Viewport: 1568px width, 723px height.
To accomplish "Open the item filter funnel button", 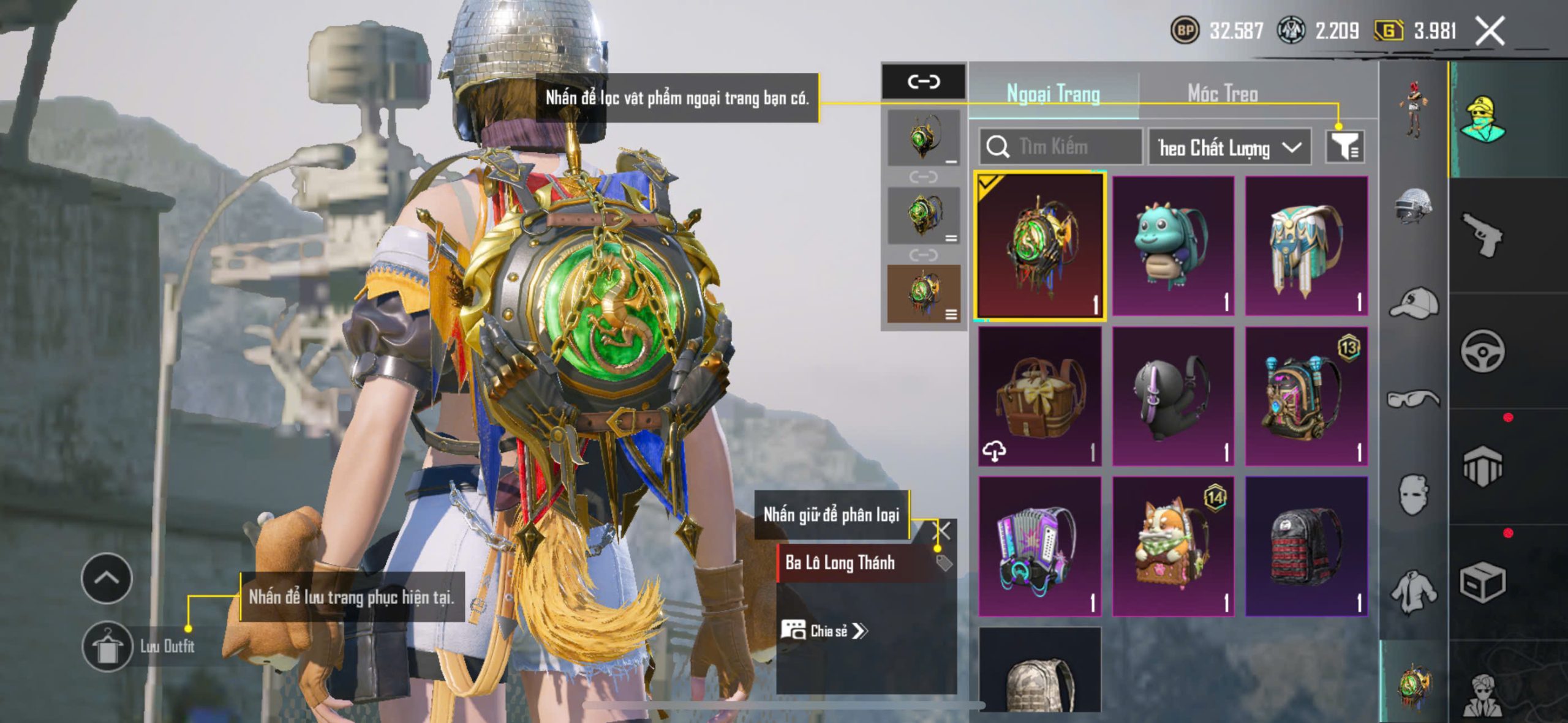I will pyautogui.click(x=1344, y=147).
